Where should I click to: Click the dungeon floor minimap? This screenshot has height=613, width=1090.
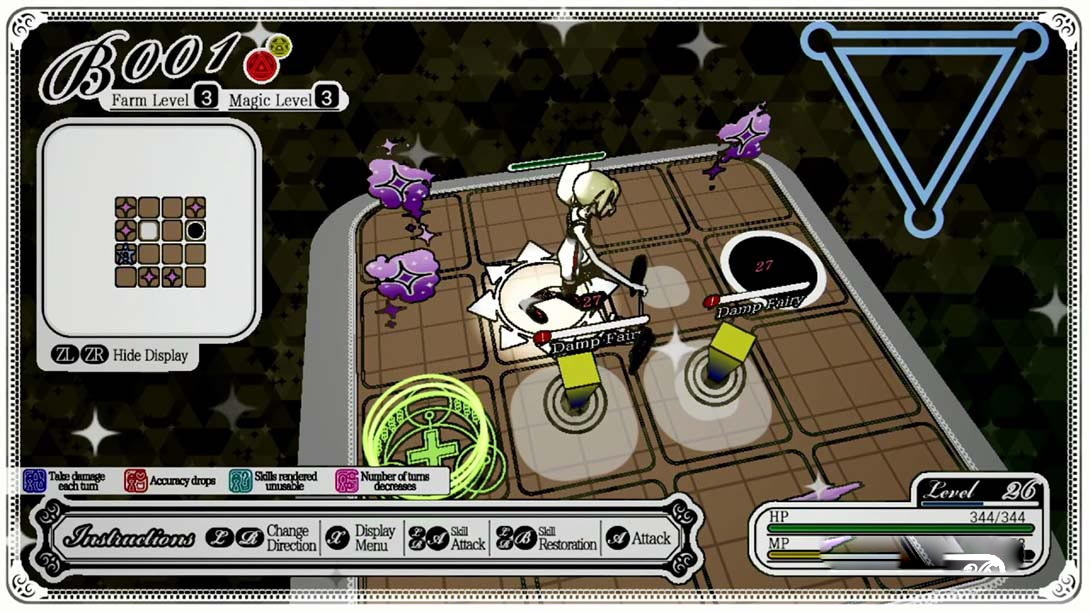160,242
